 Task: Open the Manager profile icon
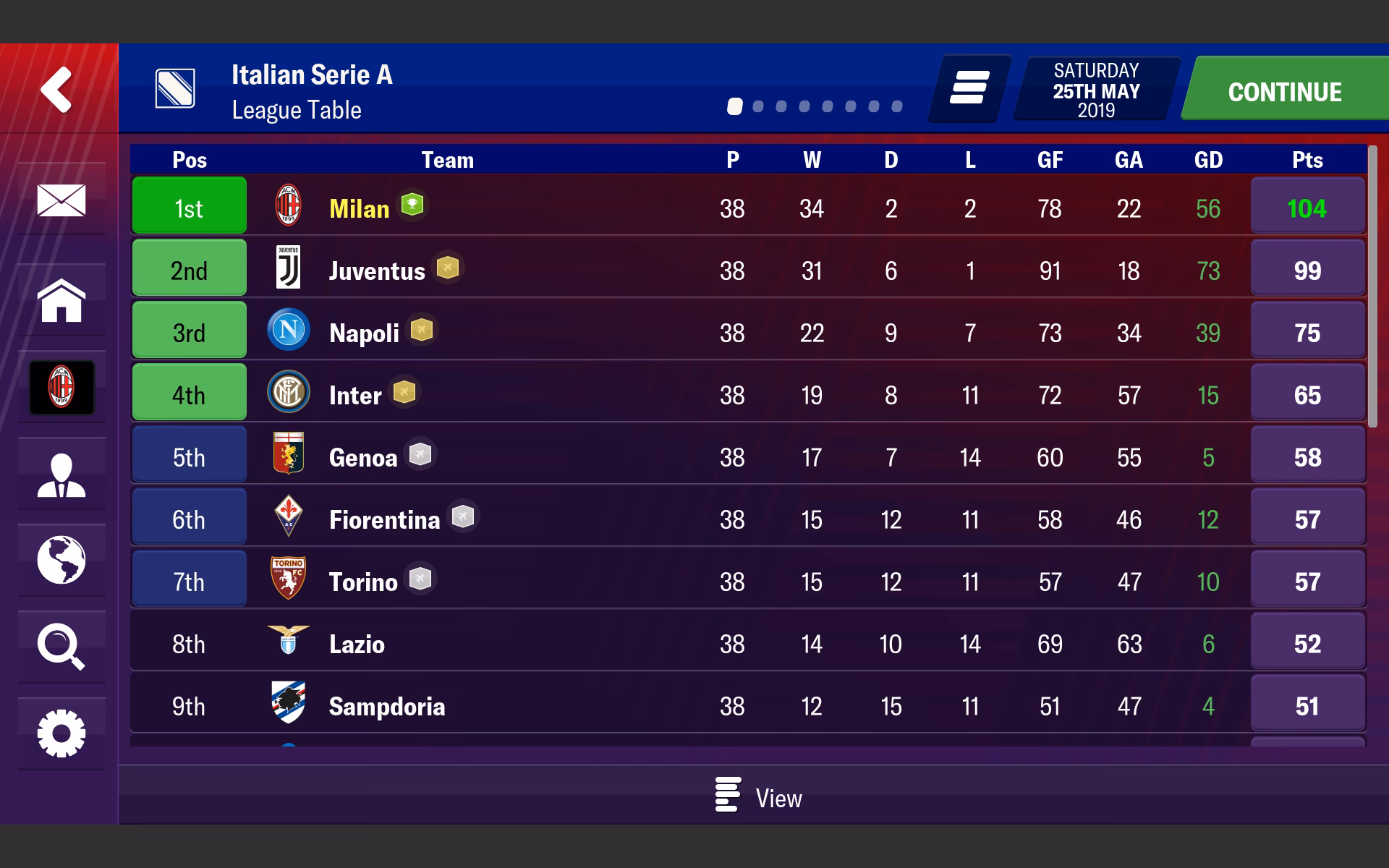click(x=61, y=474)
